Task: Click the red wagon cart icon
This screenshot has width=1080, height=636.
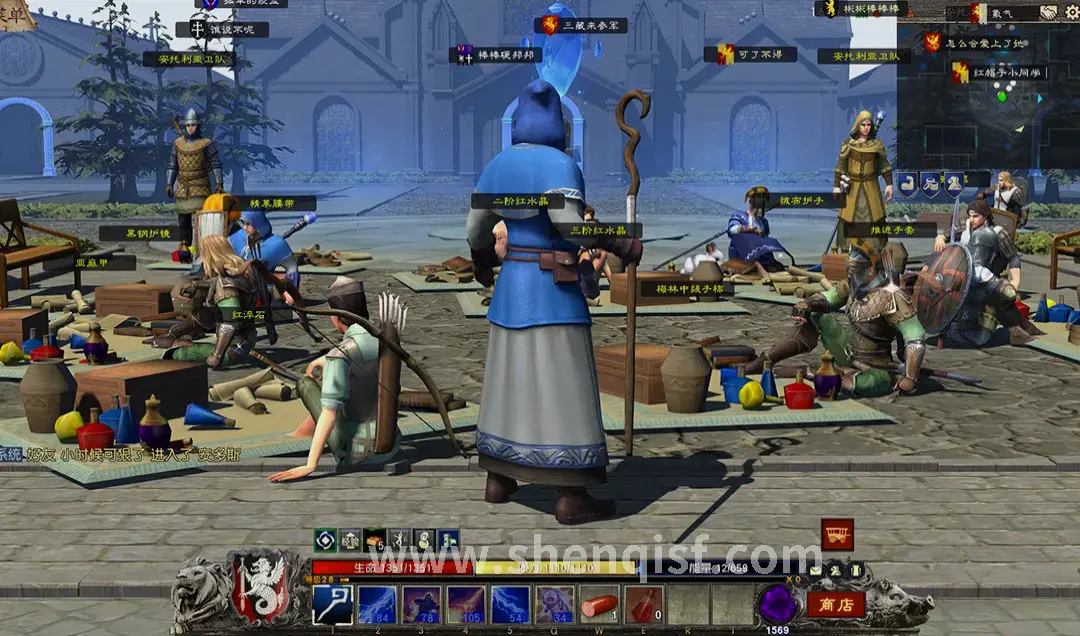Action: tap(837, 534)
